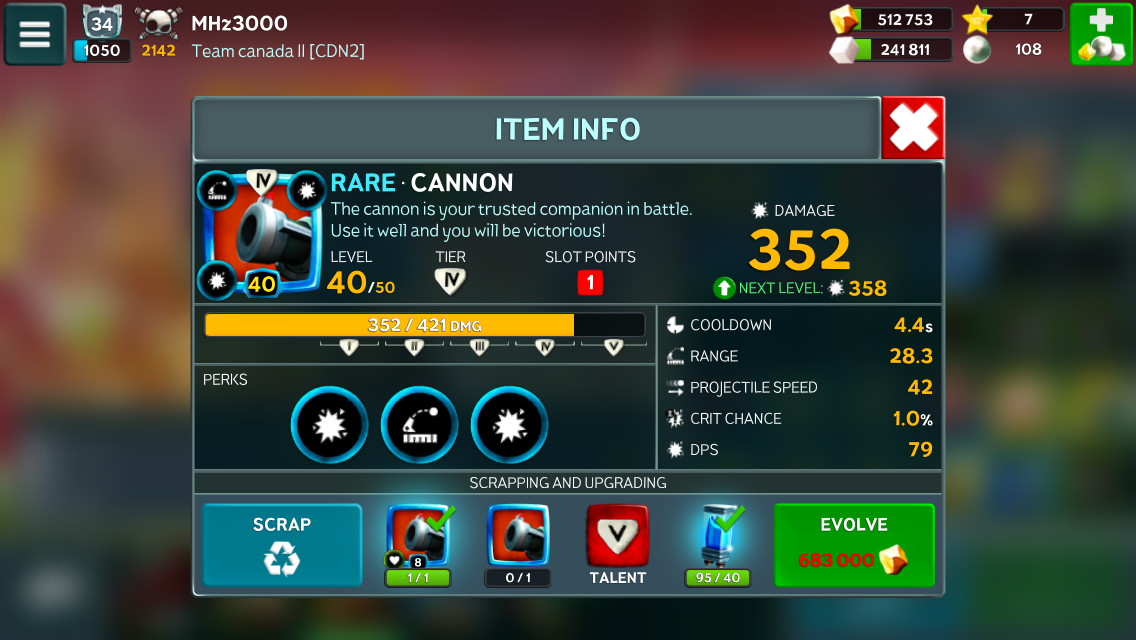Close the Item Info window
The height and width of the screenshot is (640, 1136).
coord(912,128)
